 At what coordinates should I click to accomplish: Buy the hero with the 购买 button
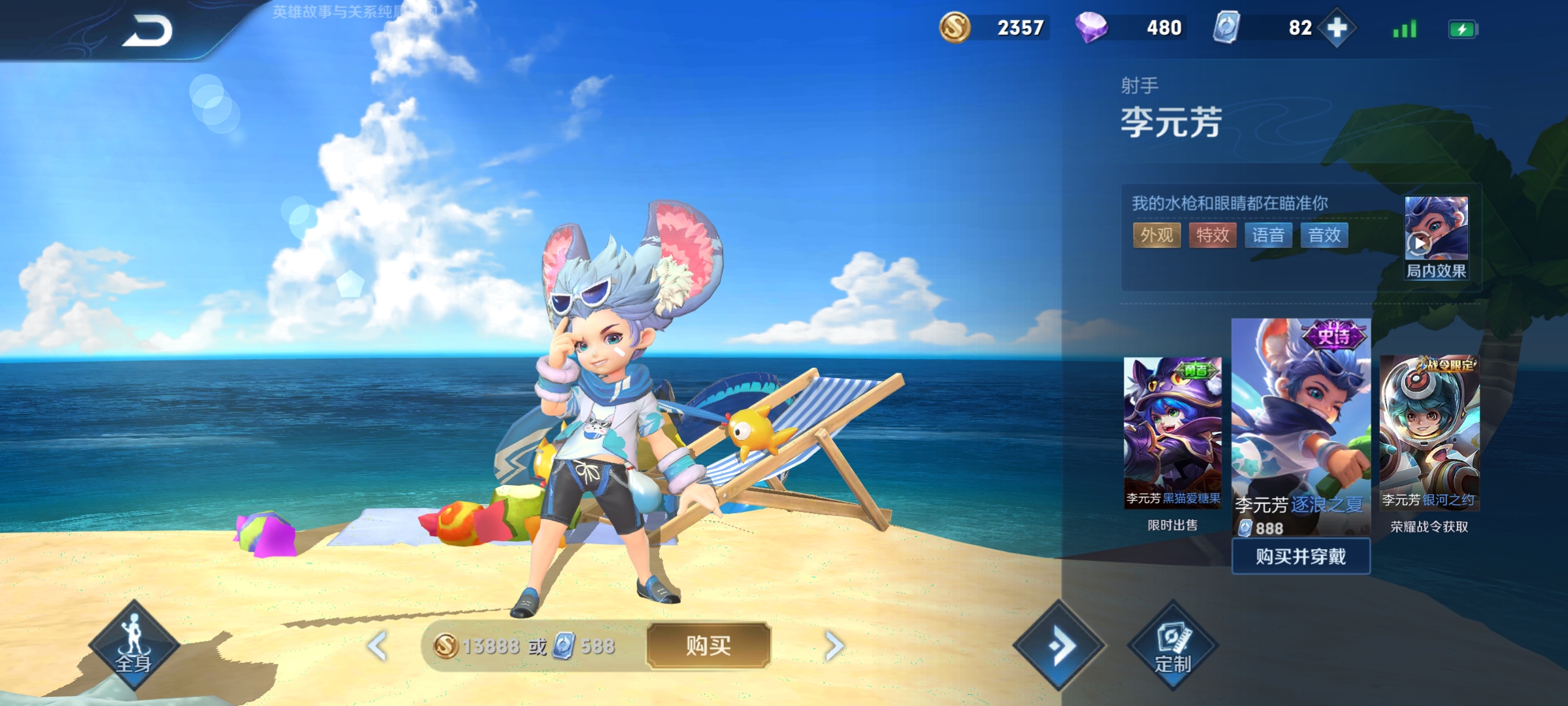tap(708, 646)
